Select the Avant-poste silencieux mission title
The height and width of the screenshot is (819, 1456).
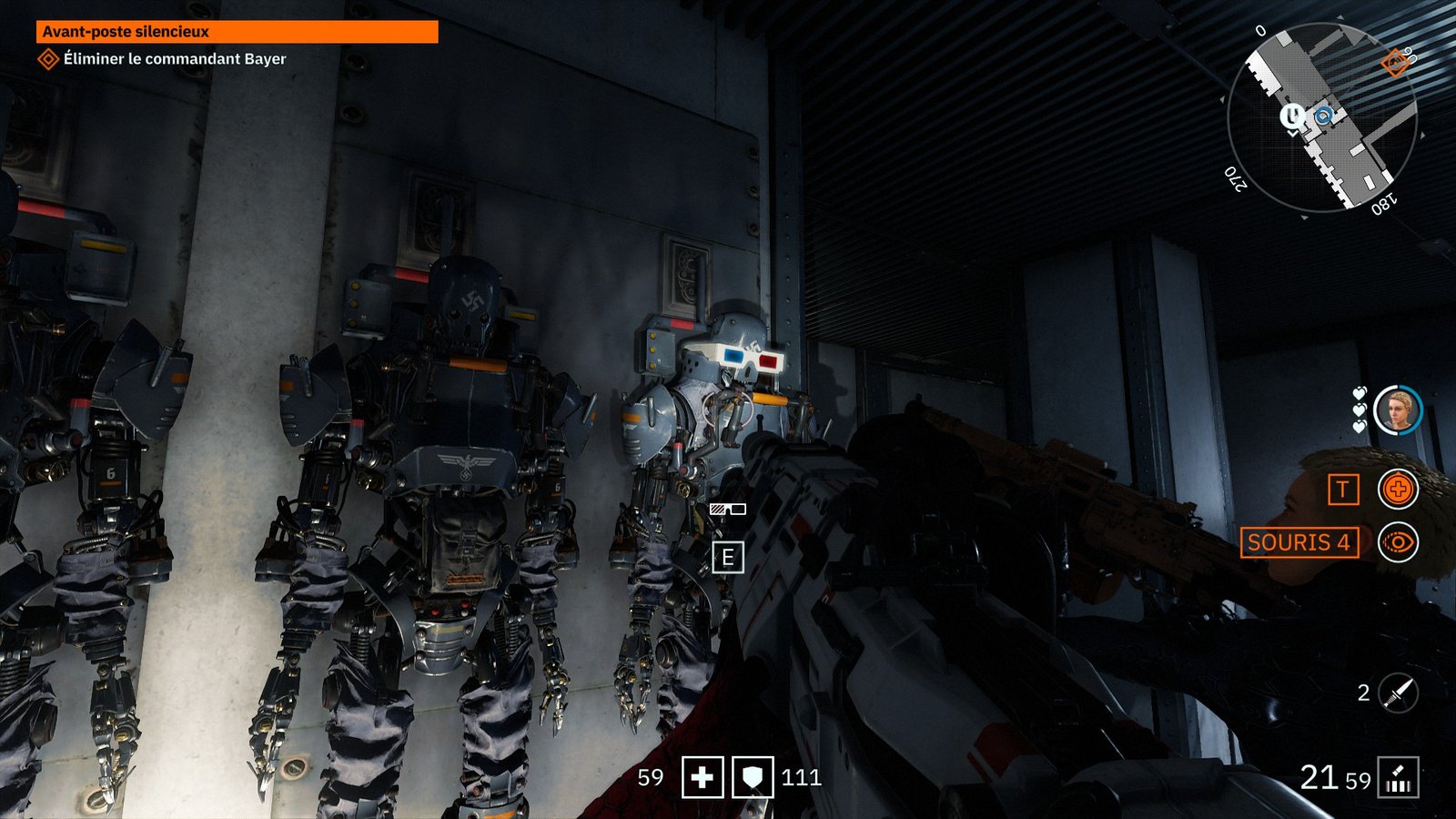[x=237, y=32]
